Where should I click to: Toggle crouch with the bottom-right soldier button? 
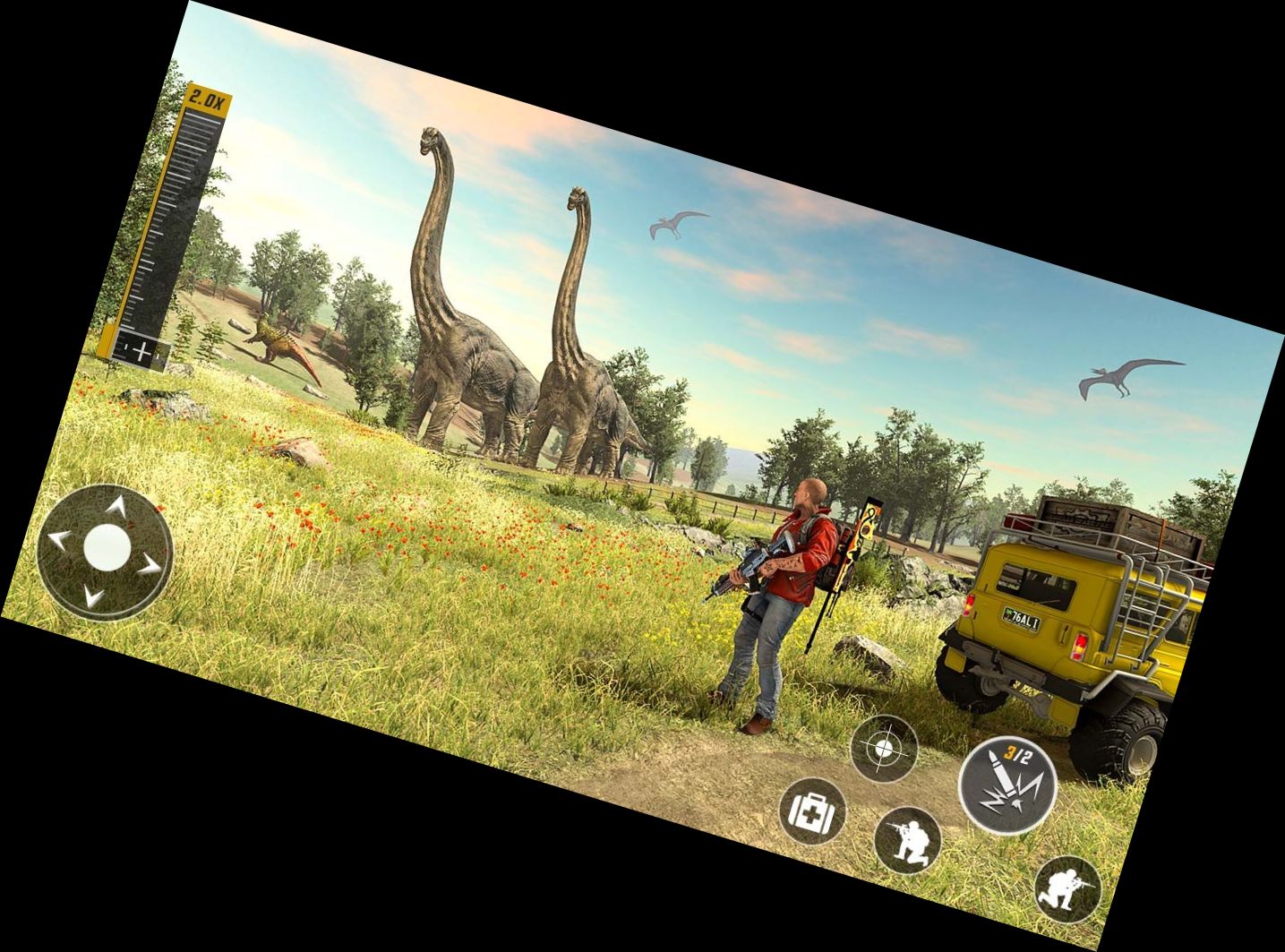1070,888
